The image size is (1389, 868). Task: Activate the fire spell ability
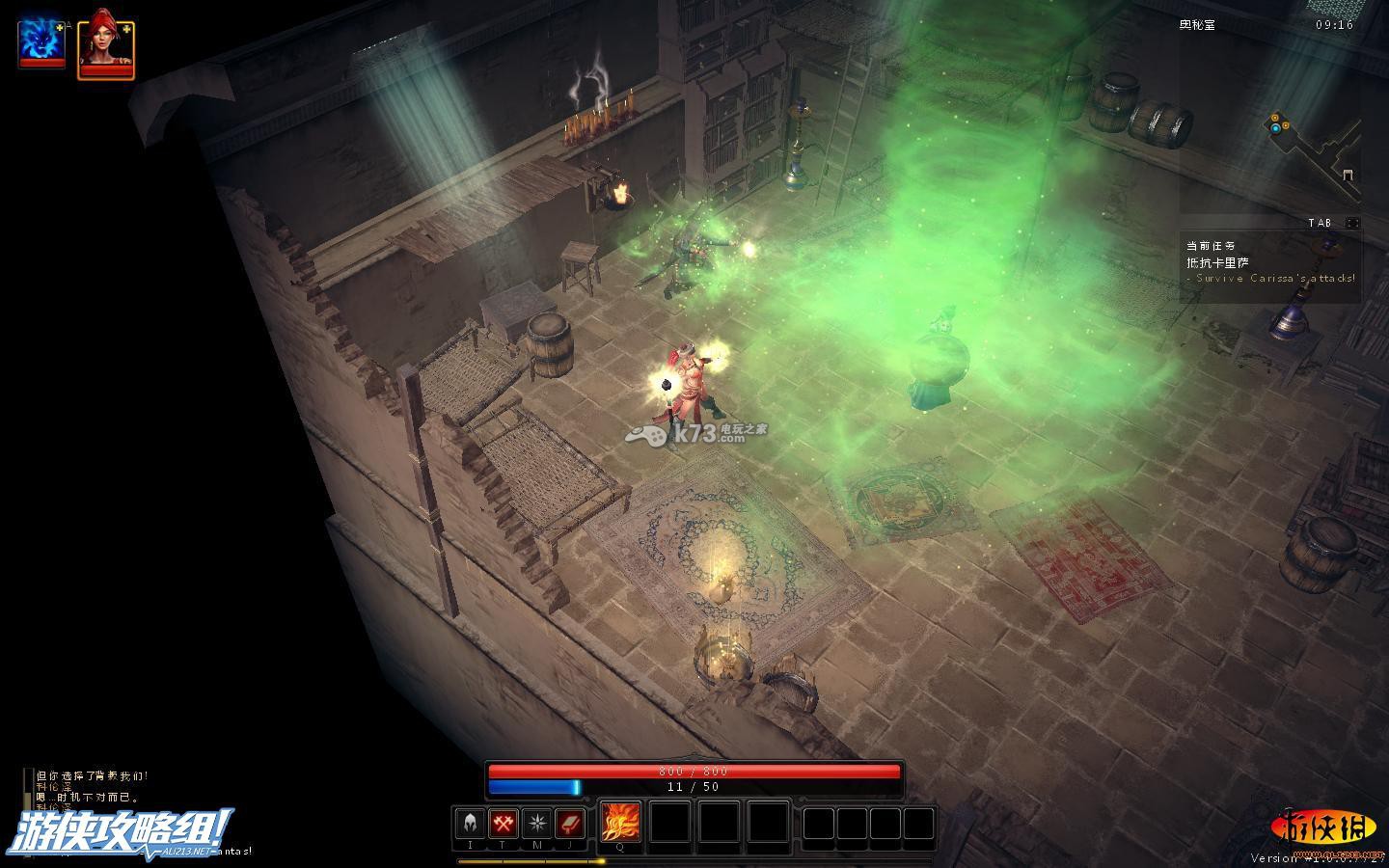(x=620, y=823)
